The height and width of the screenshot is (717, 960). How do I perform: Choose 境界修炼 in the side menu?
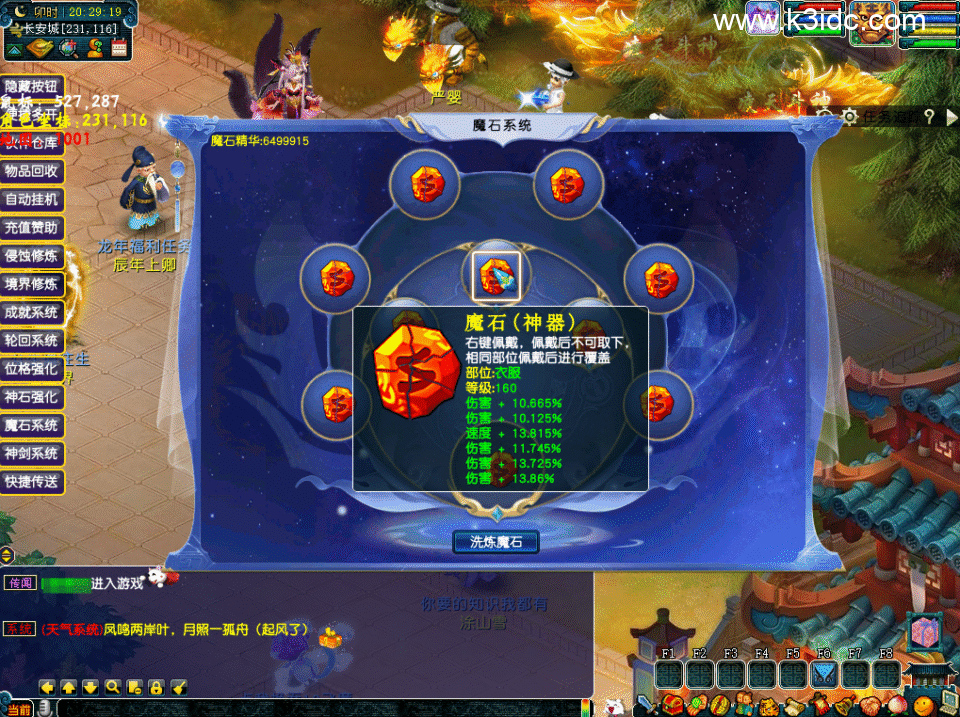pyautogui.click(x=33, y=285)
